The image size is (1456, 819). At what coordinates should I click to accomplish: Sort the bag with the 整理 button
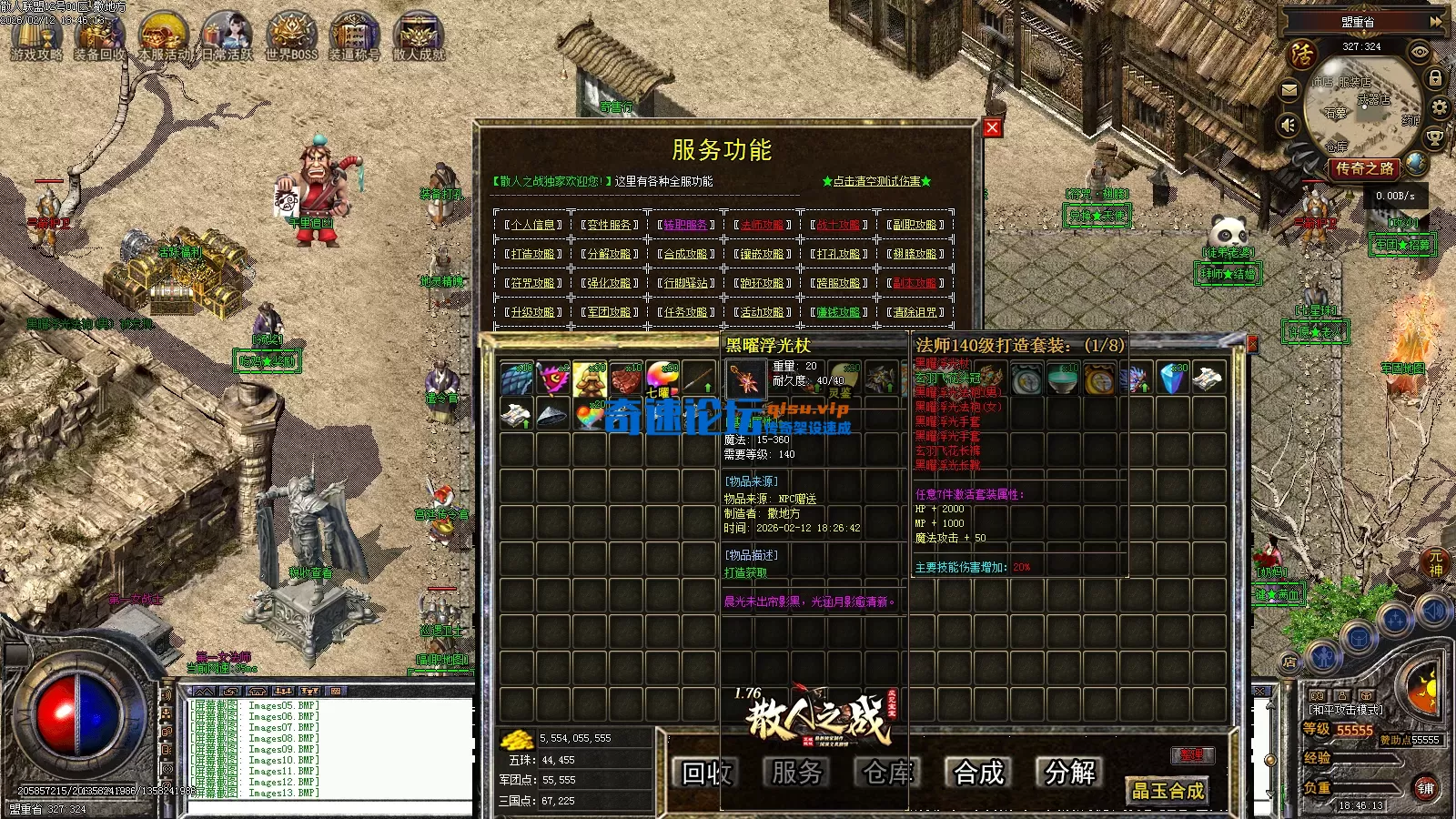point(1192,754)
